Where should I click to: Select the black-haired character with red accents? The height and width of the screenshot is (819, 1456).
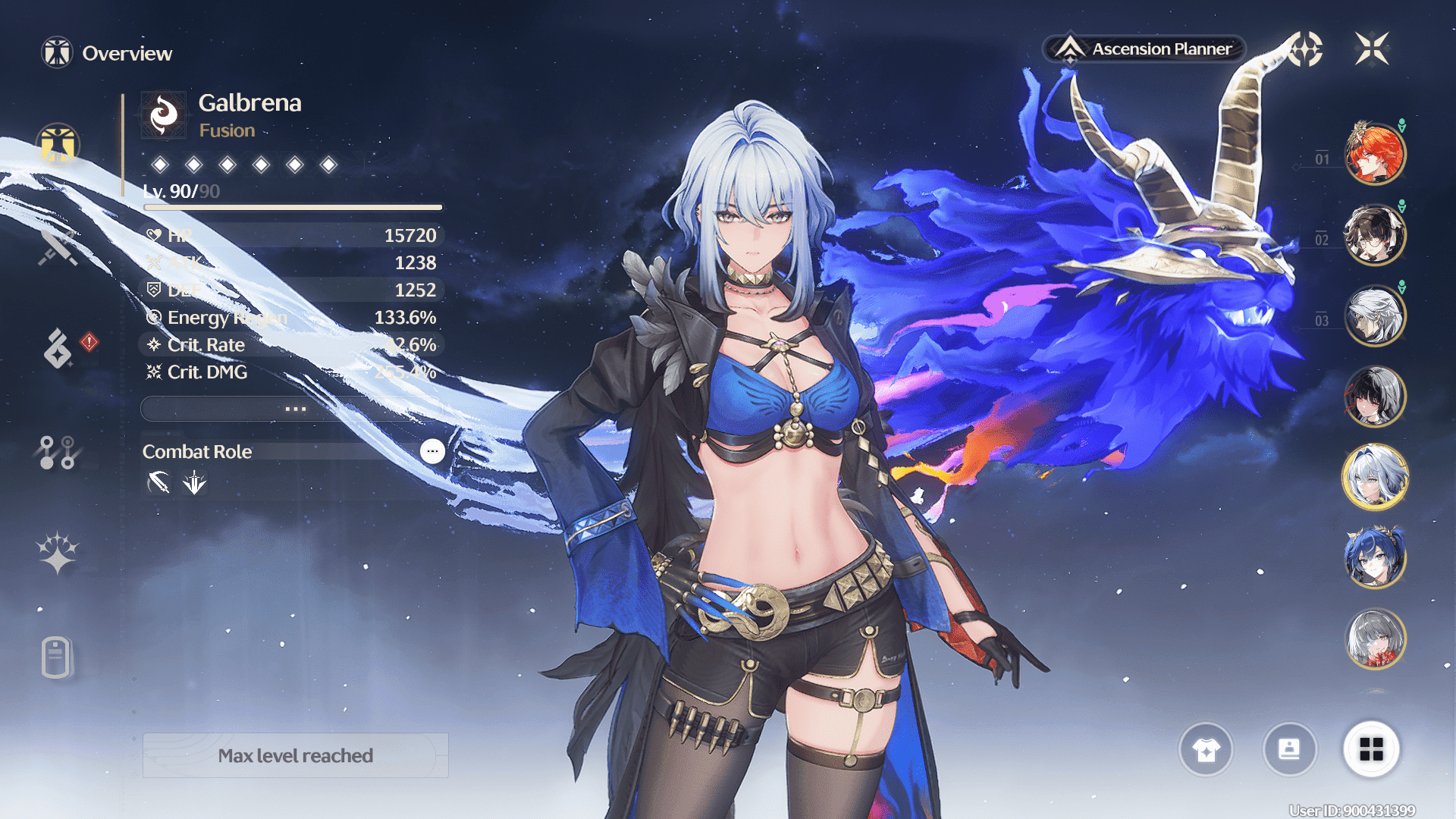click(x=1374, y=396)
